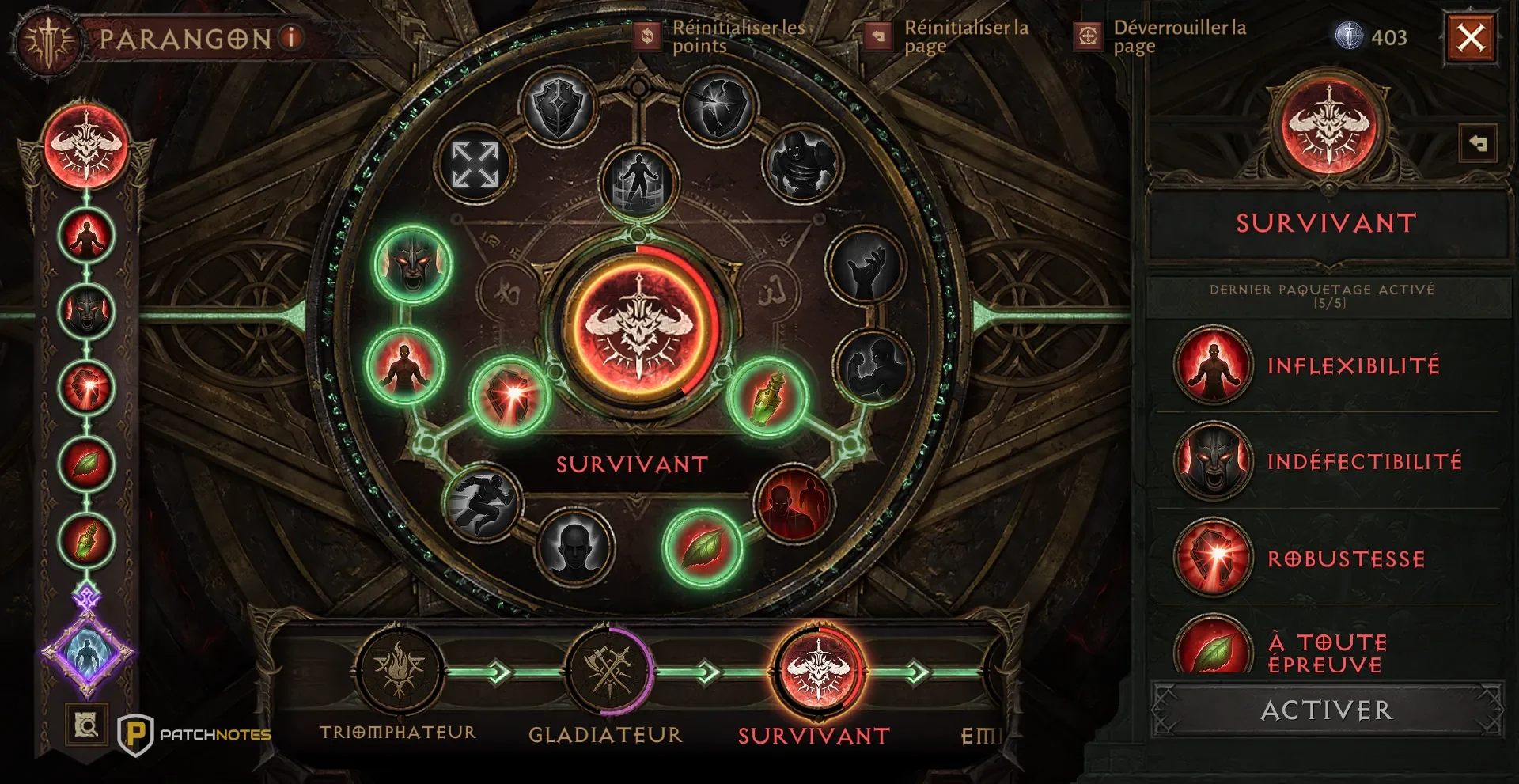Select the green leaf node in the wheel
Screen dimensions: 1519x784
pos(702,547)
